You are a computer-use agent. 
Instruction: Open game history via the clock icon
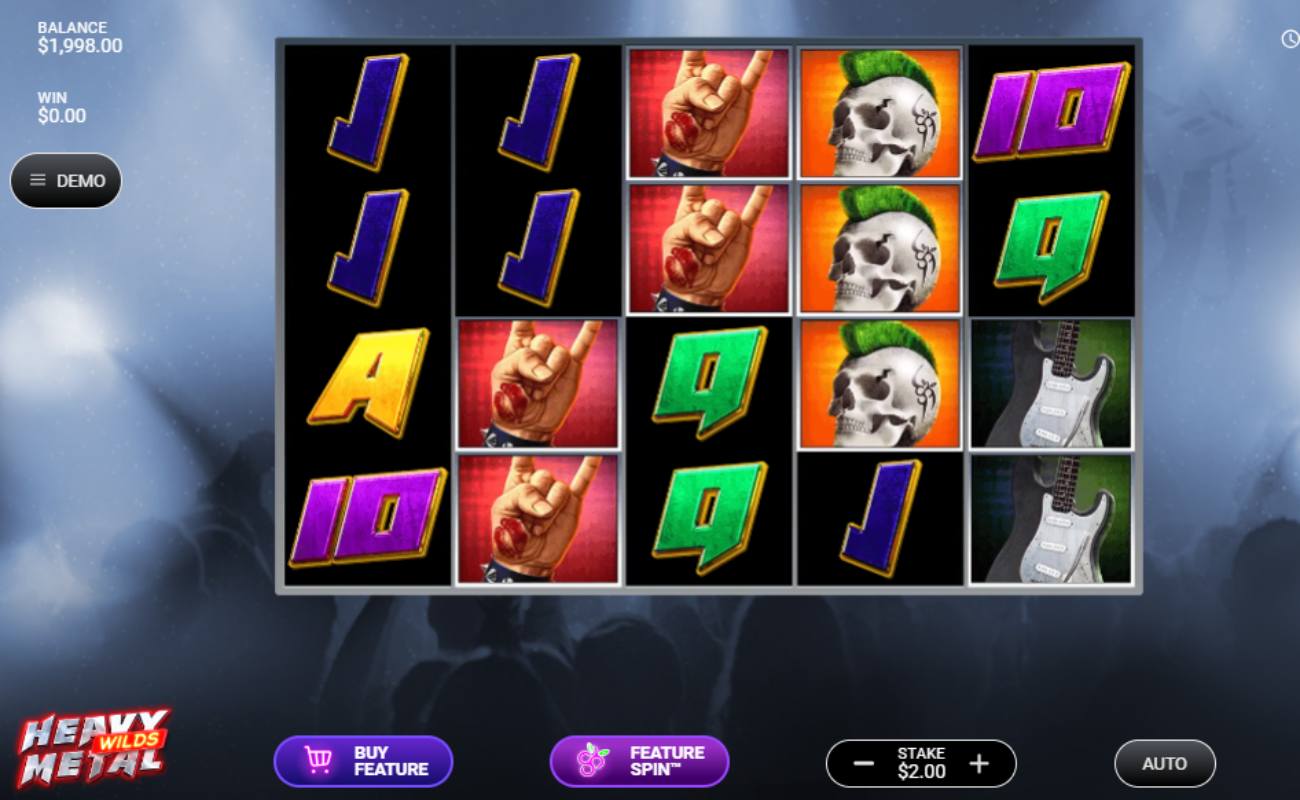1288,38
